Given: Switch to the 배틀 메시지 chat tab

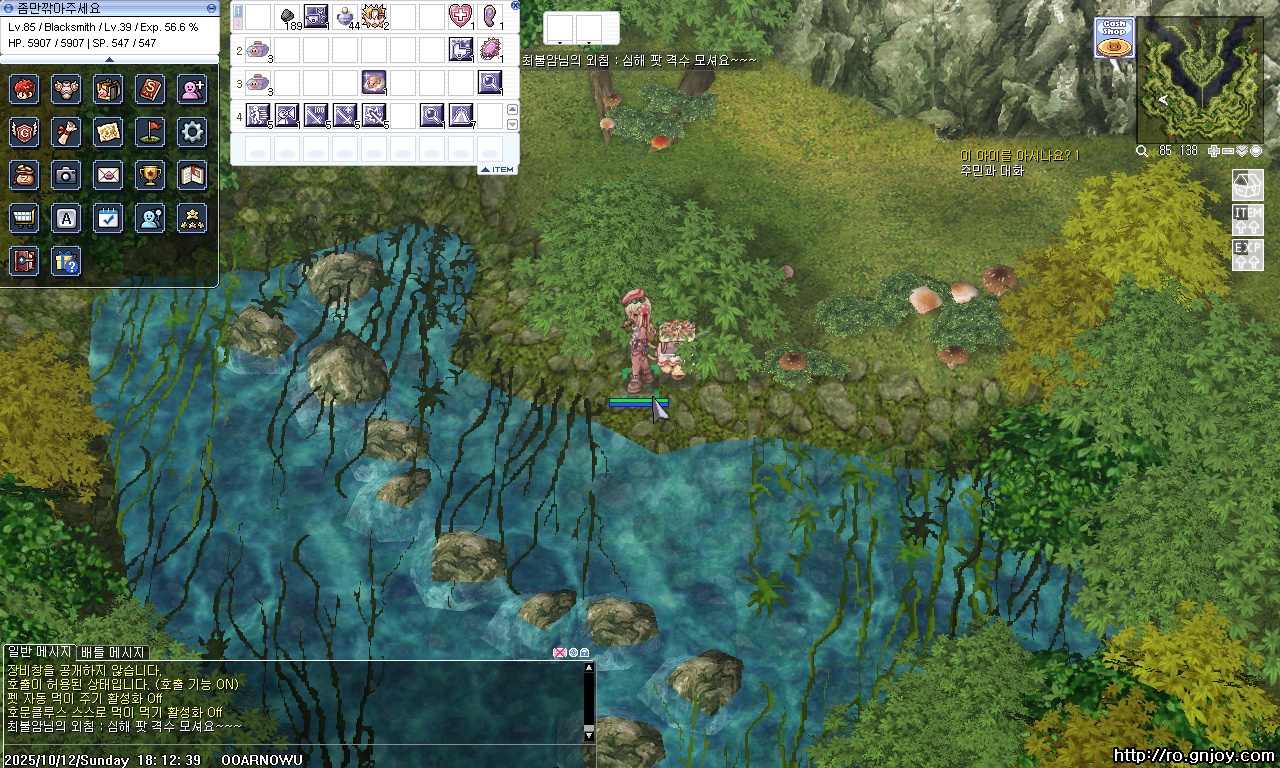Looking at the screenshot, I should pyautogui.click(x=113, y=652).
